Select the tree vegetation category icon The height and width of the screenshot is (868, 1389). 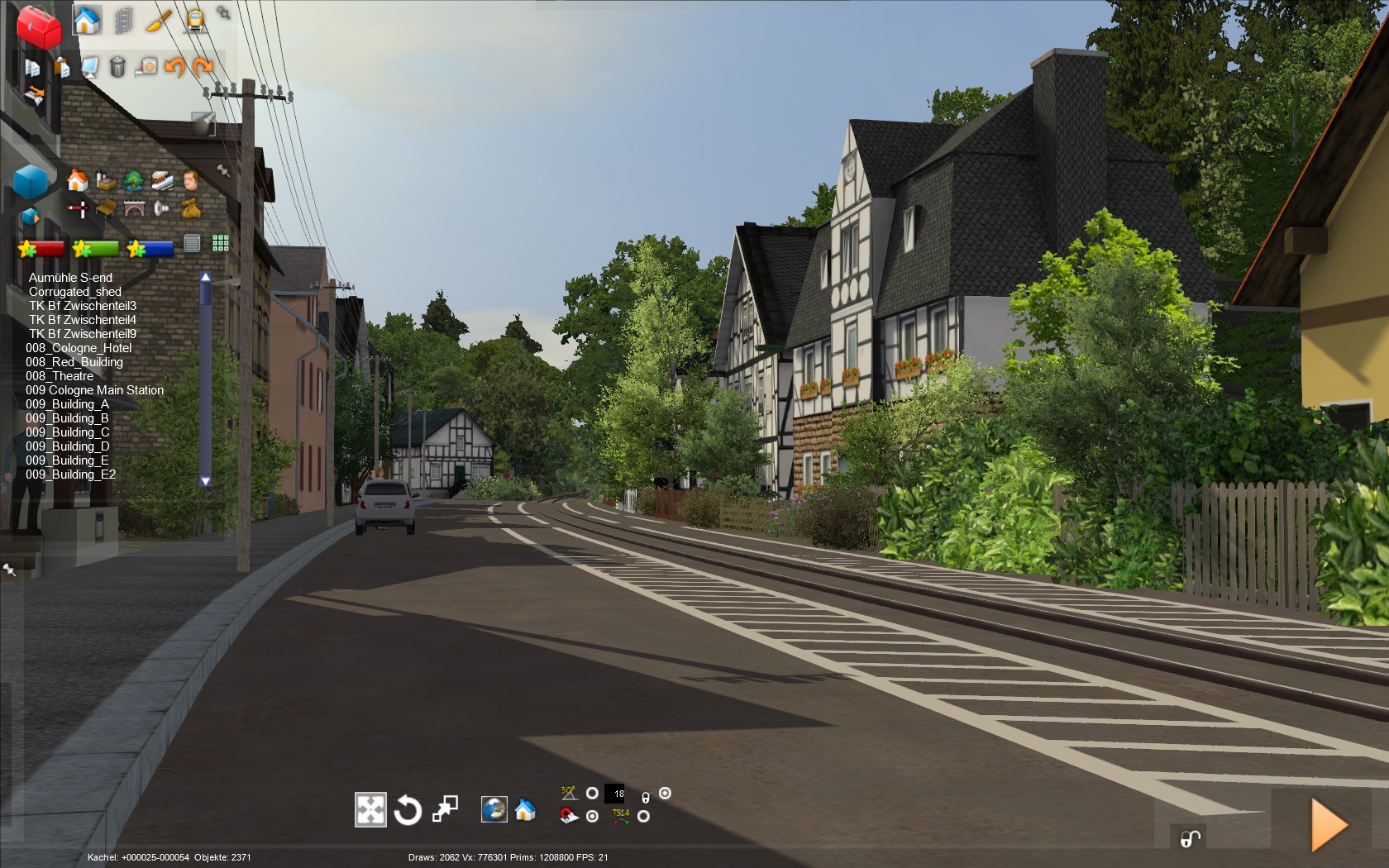(x=133, y=180)
